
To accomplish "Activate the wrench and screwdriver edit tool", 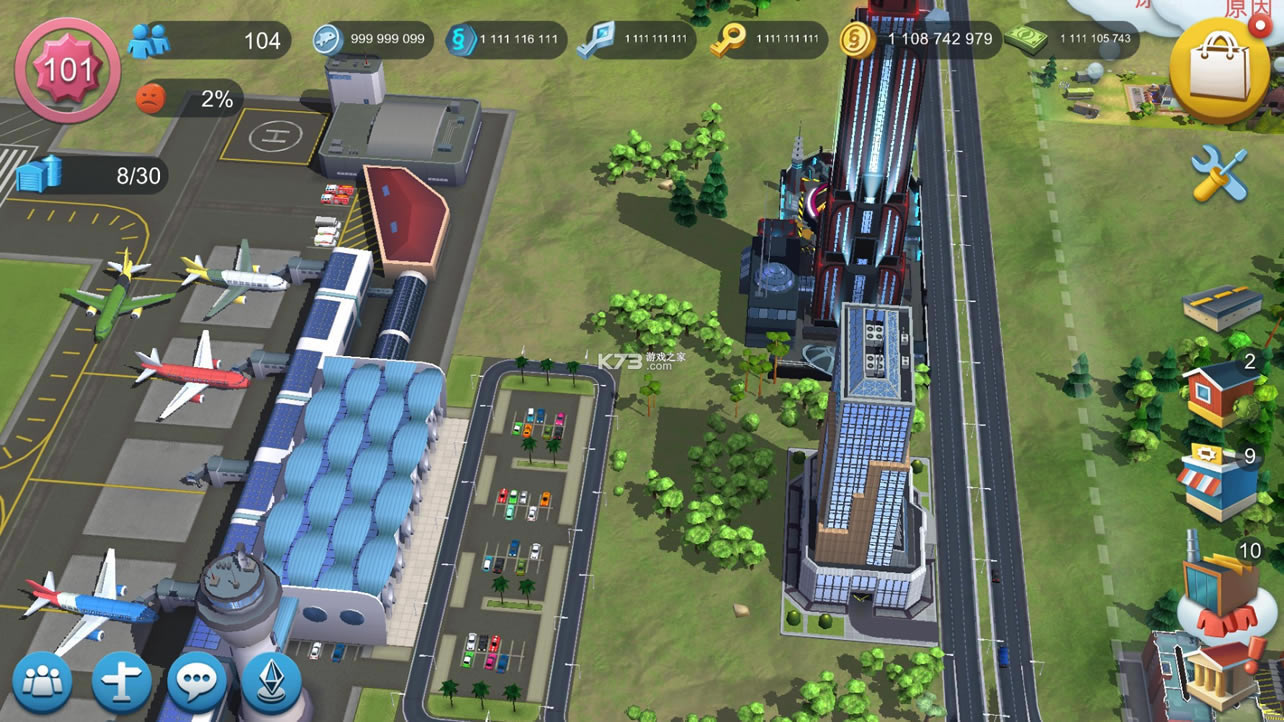I will pyautogui.click(x=1219, y=174).
